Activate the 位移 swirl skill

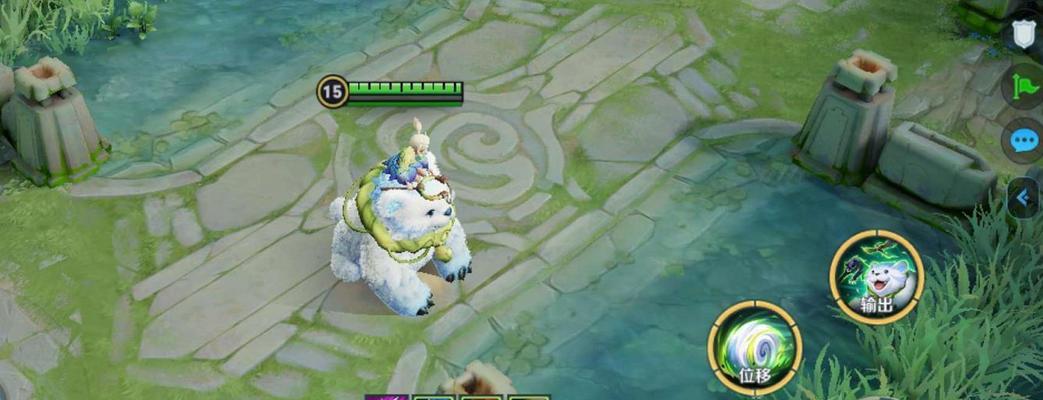[x=754, y=346]
